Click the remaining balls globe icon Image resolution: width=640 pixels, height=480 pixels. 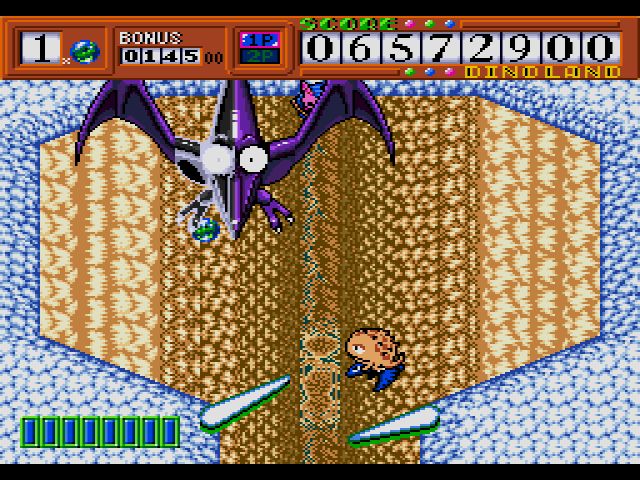tap(84, 50)
